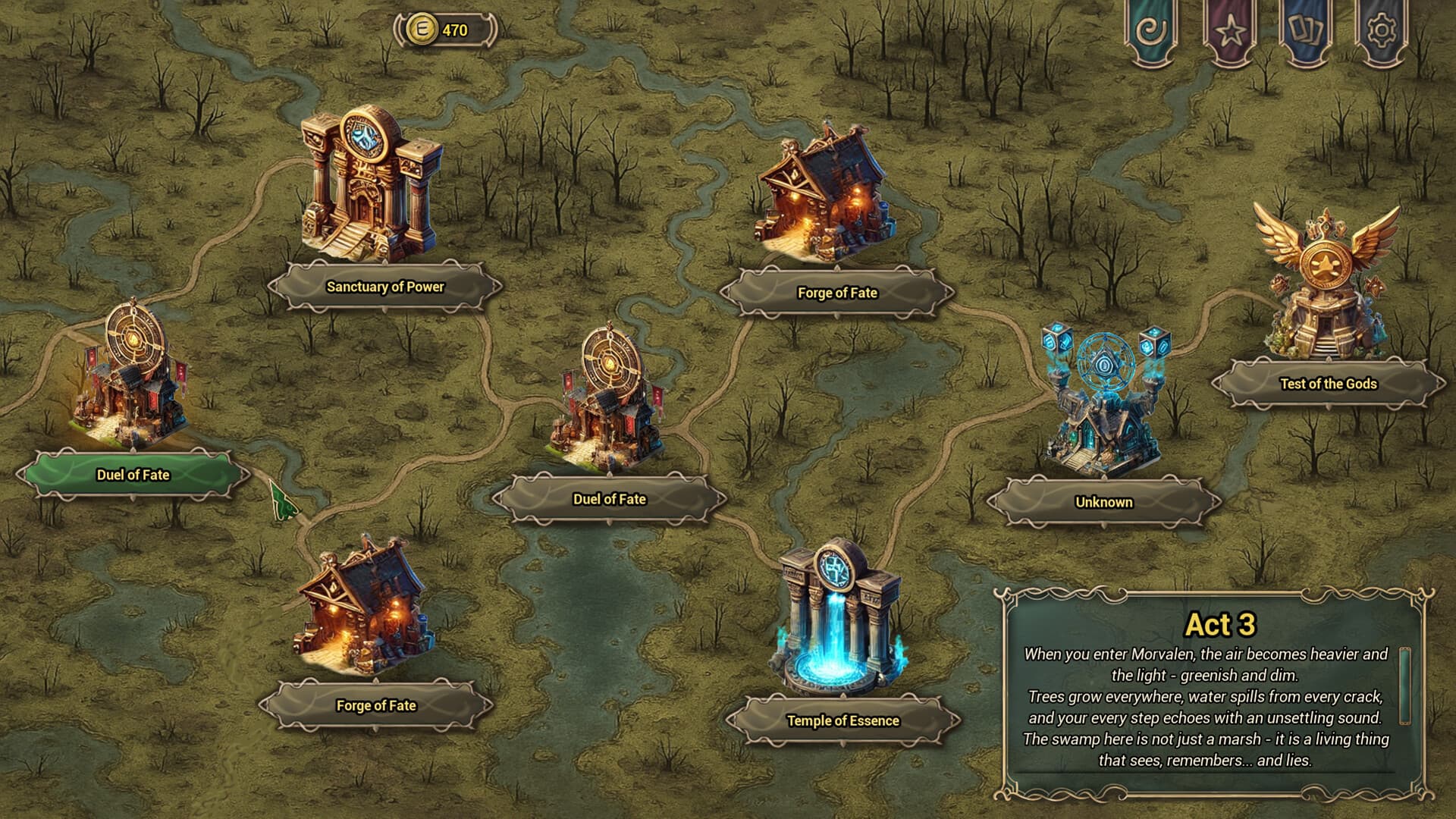Click the Unknown location nameplate
1456x819 pixels.
[1103, 502]
